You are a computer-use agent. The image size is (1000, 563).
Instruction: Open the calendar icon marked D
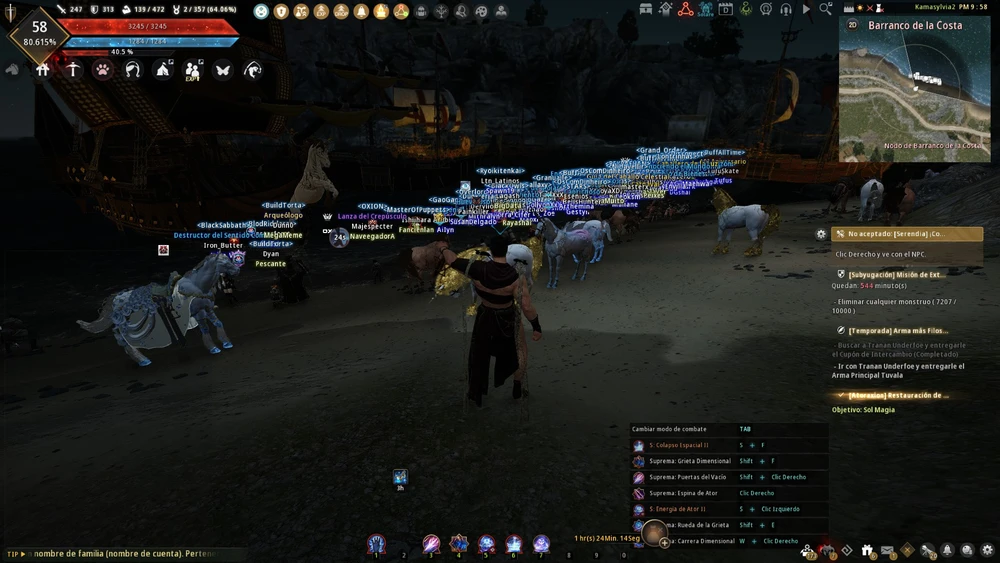pos(725,9)
